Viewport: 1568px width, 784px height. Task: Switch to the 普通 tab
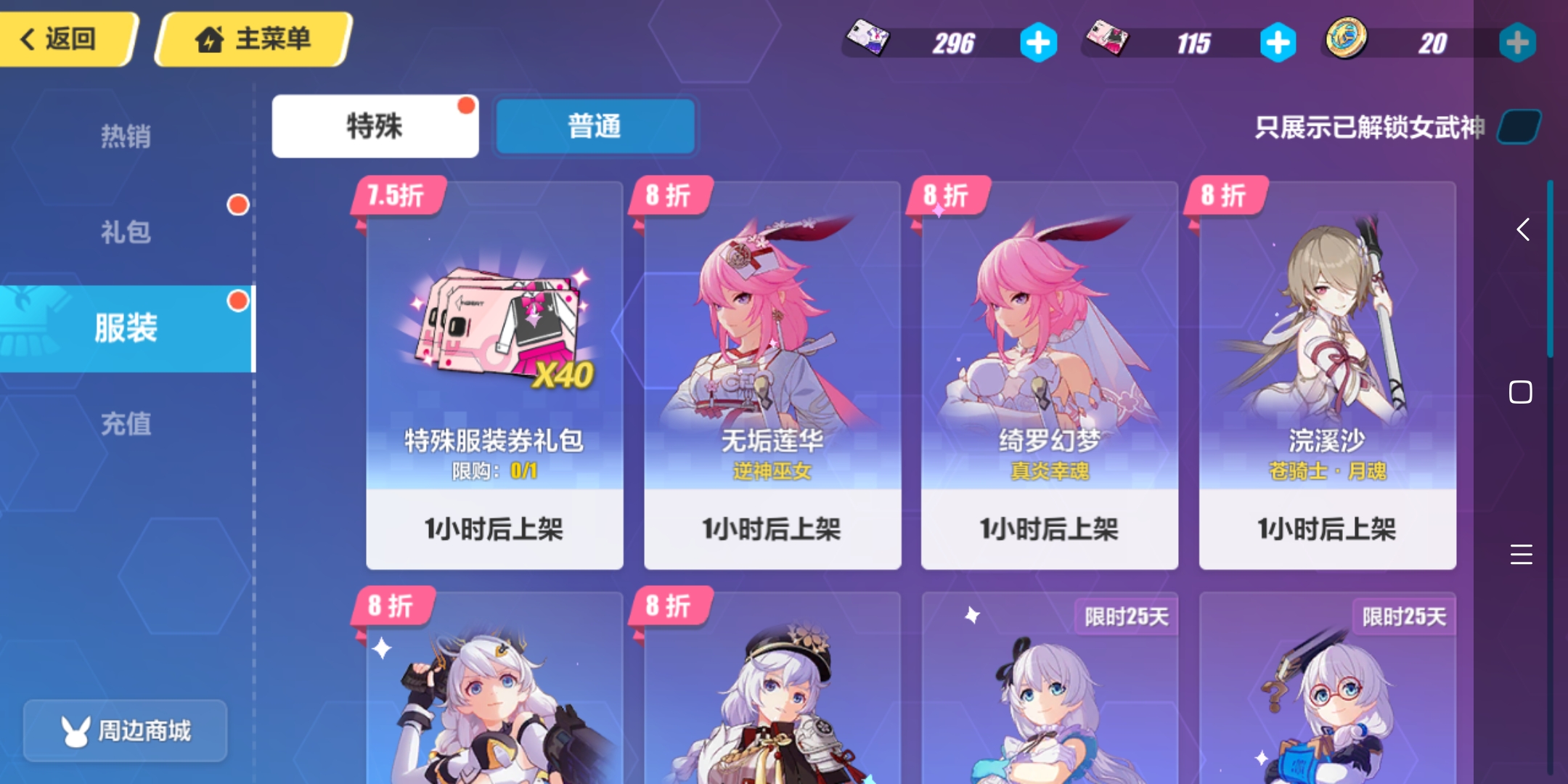pyautogui.click(x=595, y=126)
